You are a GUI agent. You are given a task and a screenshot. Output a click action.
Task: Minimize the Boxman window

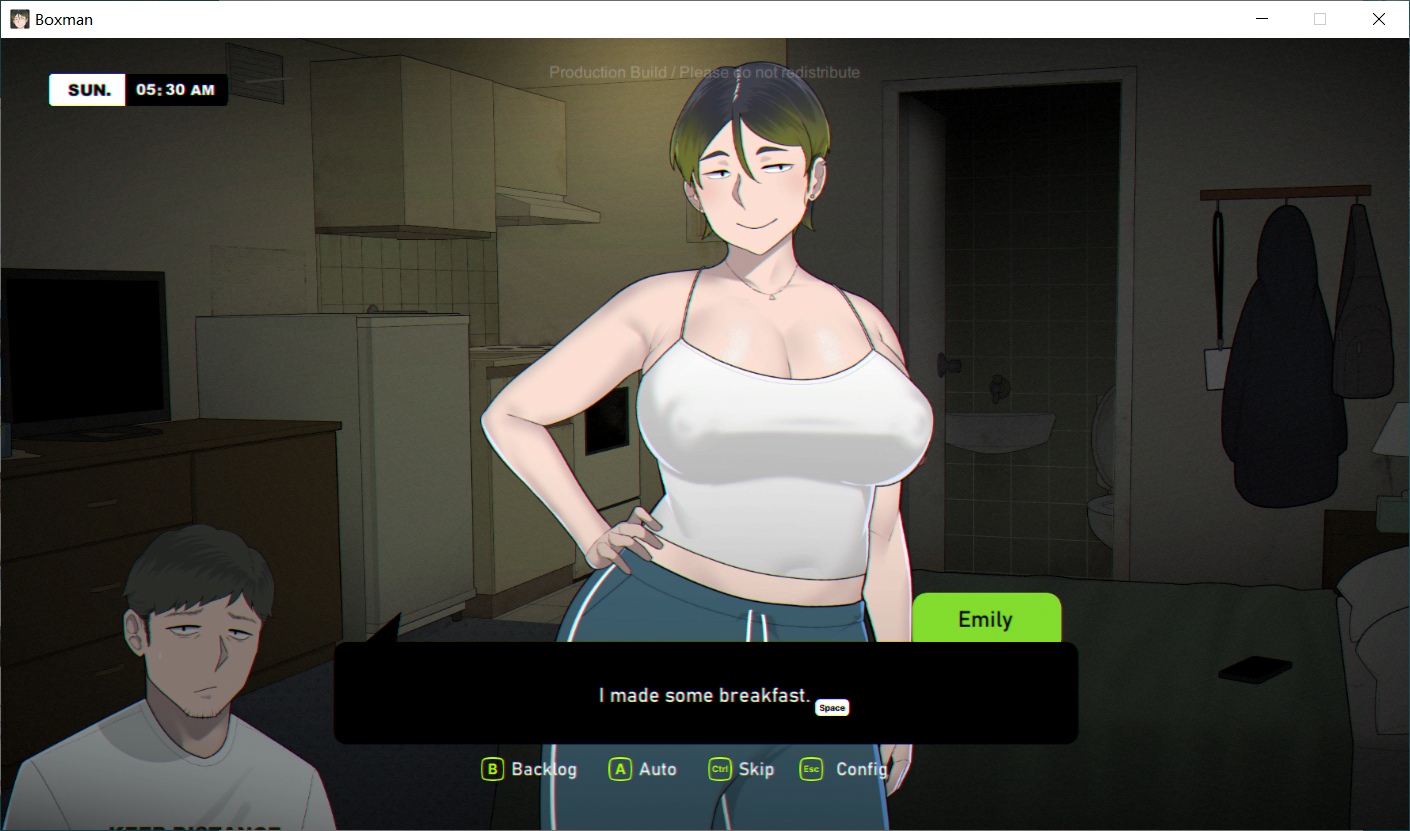click(1262, 19)
